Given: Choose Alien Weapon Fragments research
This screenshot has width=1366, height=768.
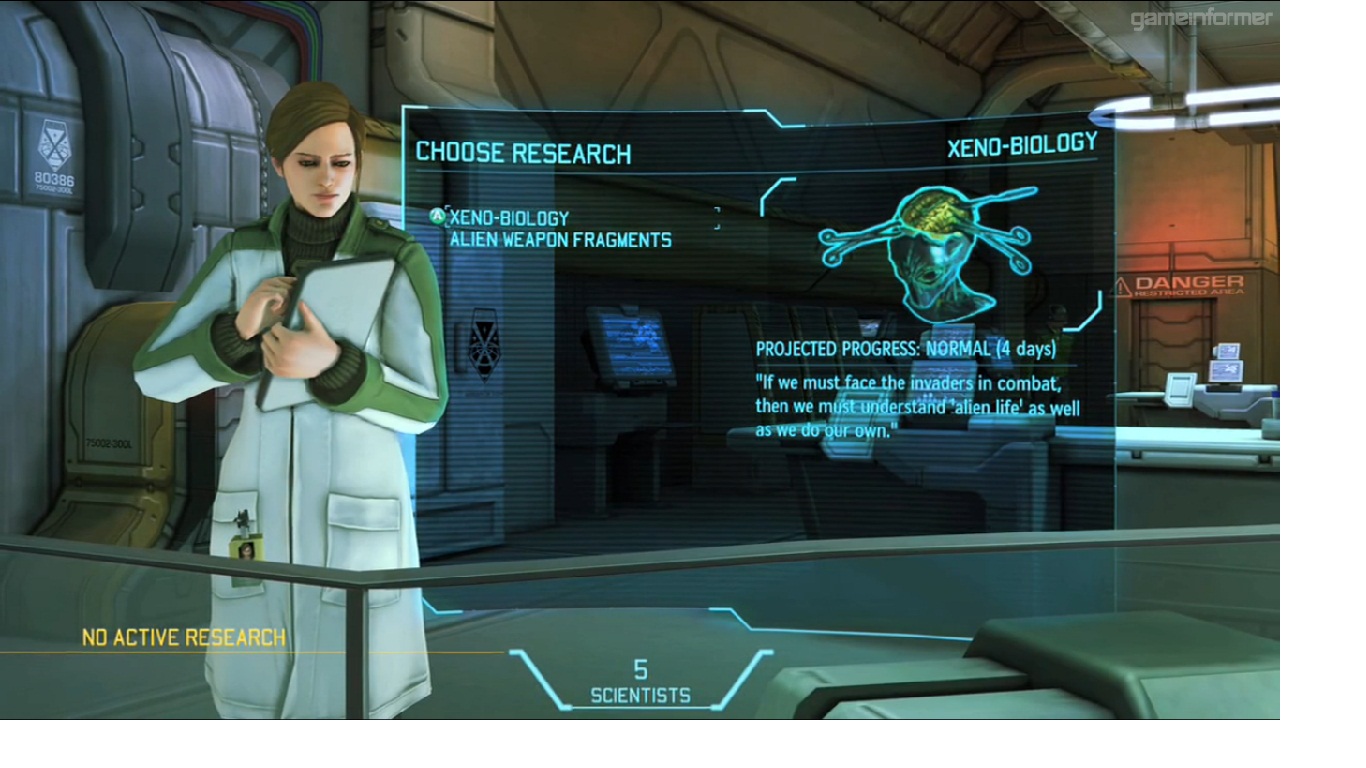Looking at the screenshot, I should click(560, 240).
